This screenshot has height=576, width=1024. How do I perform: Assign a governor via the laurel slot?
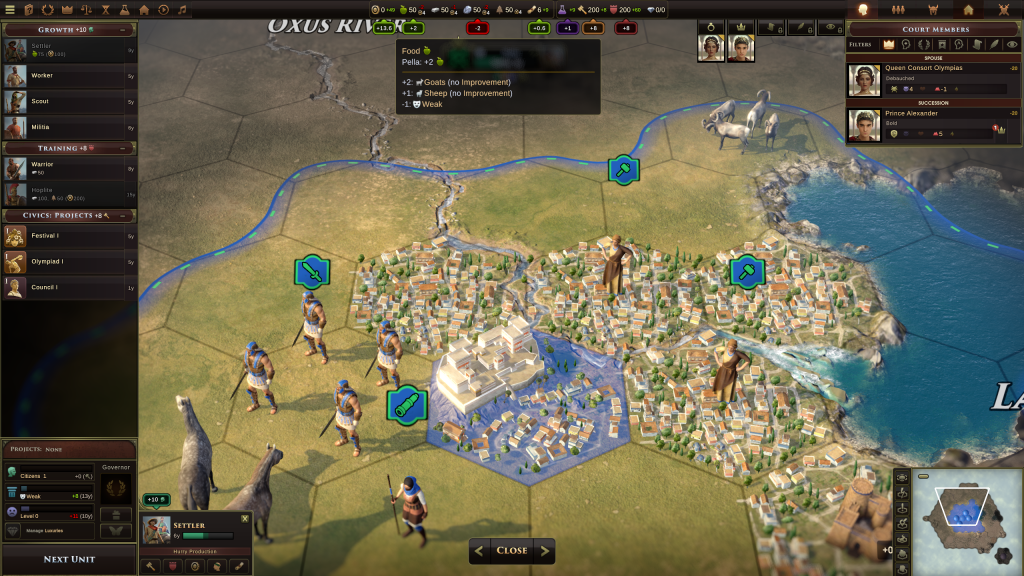117,489
